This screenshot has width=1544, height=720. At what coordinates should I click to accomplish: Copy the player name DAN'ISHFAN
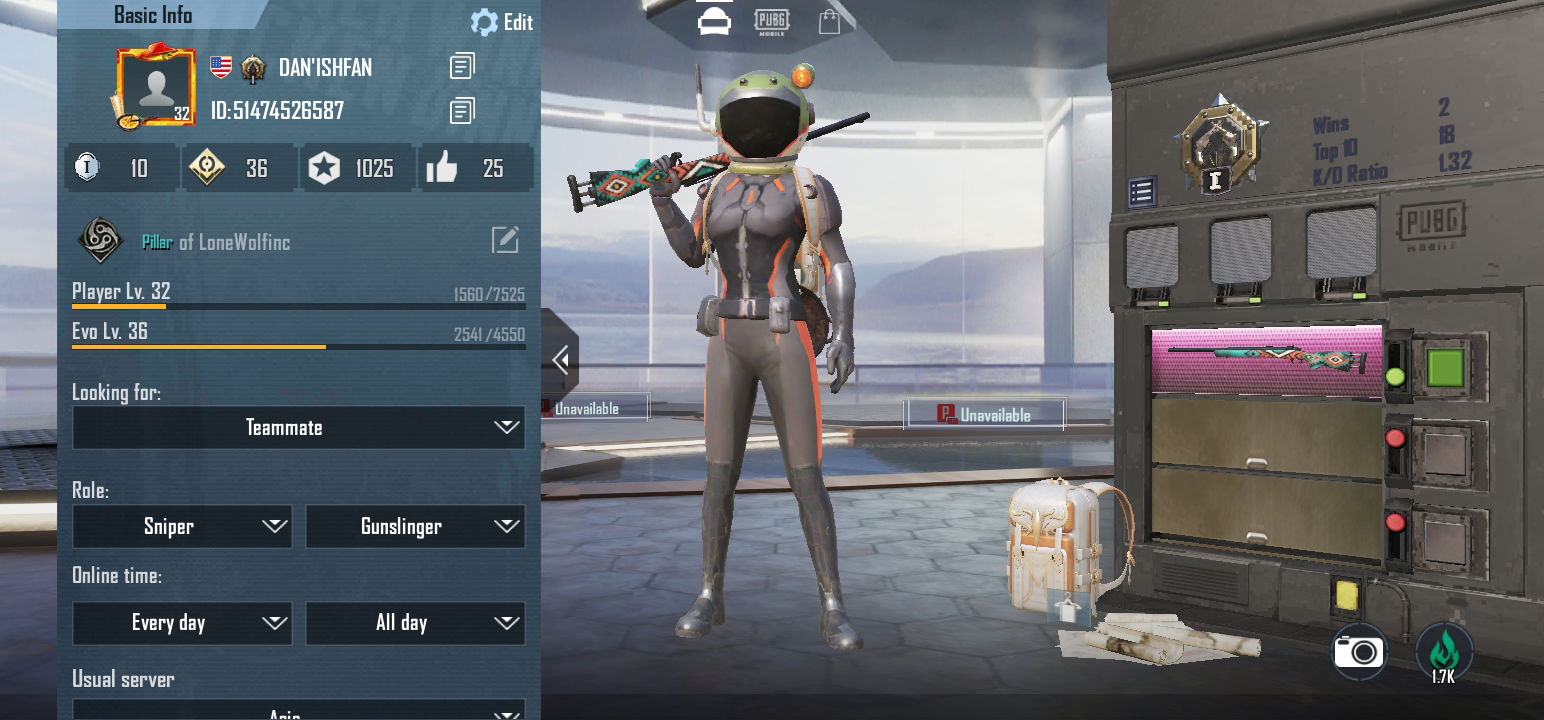(462, 67)
